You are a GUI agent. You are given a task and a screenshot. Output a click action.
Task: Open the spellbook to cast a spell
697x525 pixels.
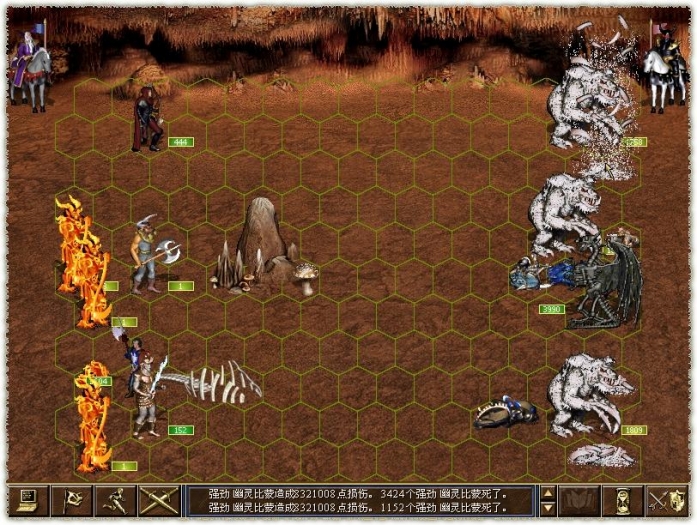pos(580,500)
